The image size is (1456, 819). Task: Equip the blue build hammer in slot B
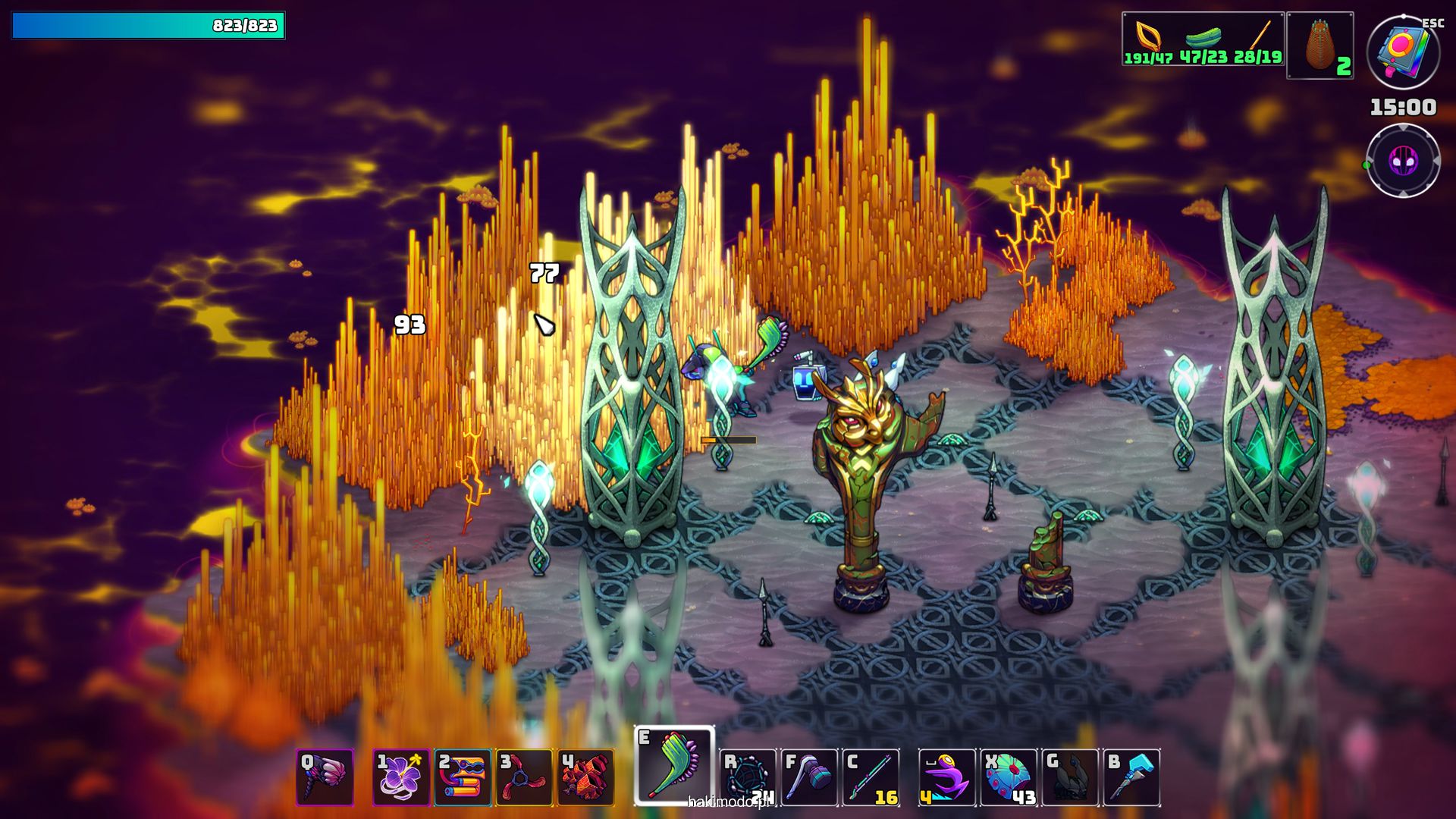[1131, 777]
